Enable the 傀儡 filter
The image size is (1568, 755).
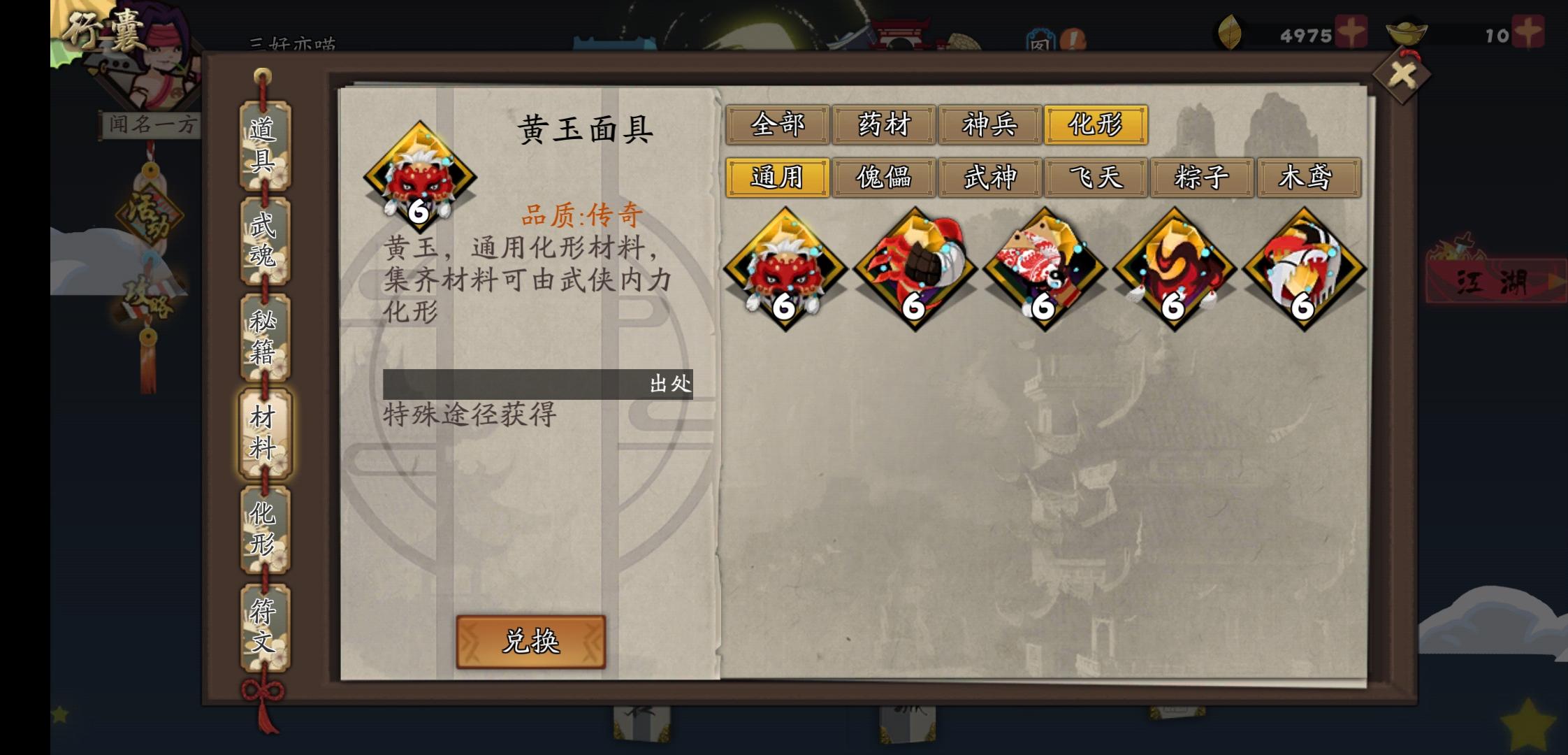(x=885, y=179)
